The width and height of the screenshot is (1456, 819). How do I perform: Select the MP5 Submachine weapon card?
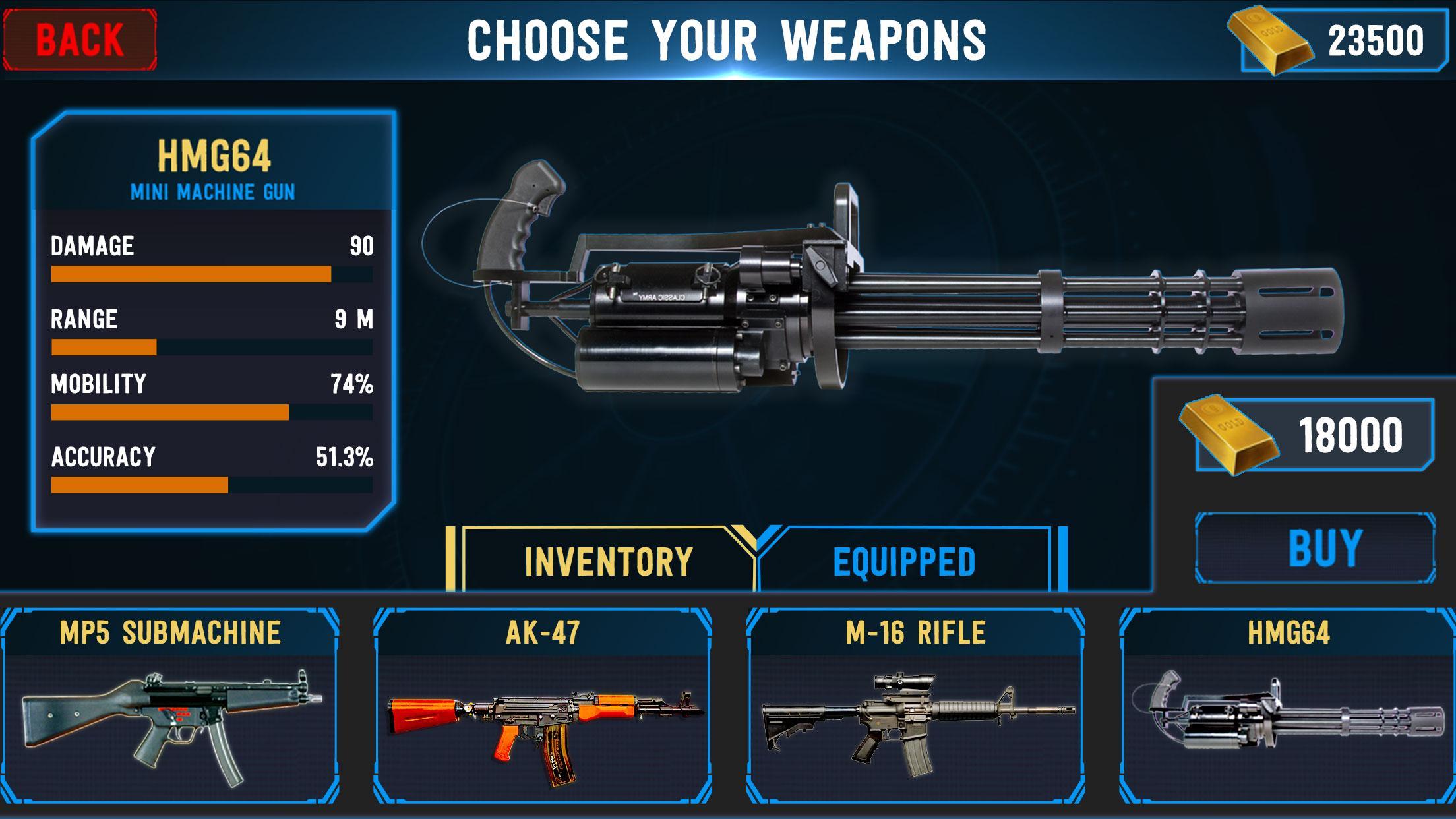[170, 706]
